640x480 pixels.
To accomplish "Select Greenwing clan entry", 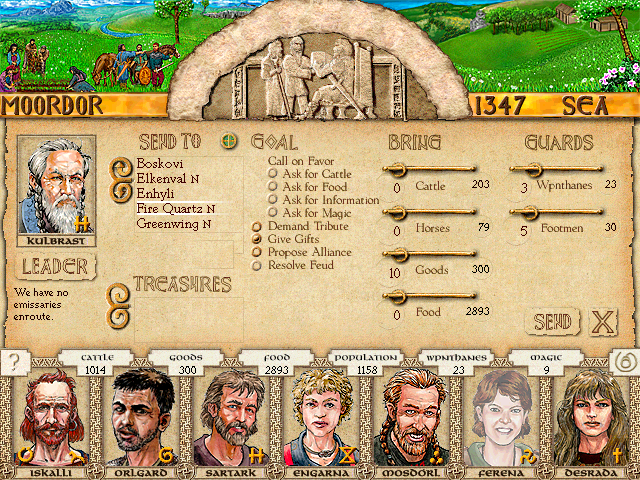I will point(172,224).
